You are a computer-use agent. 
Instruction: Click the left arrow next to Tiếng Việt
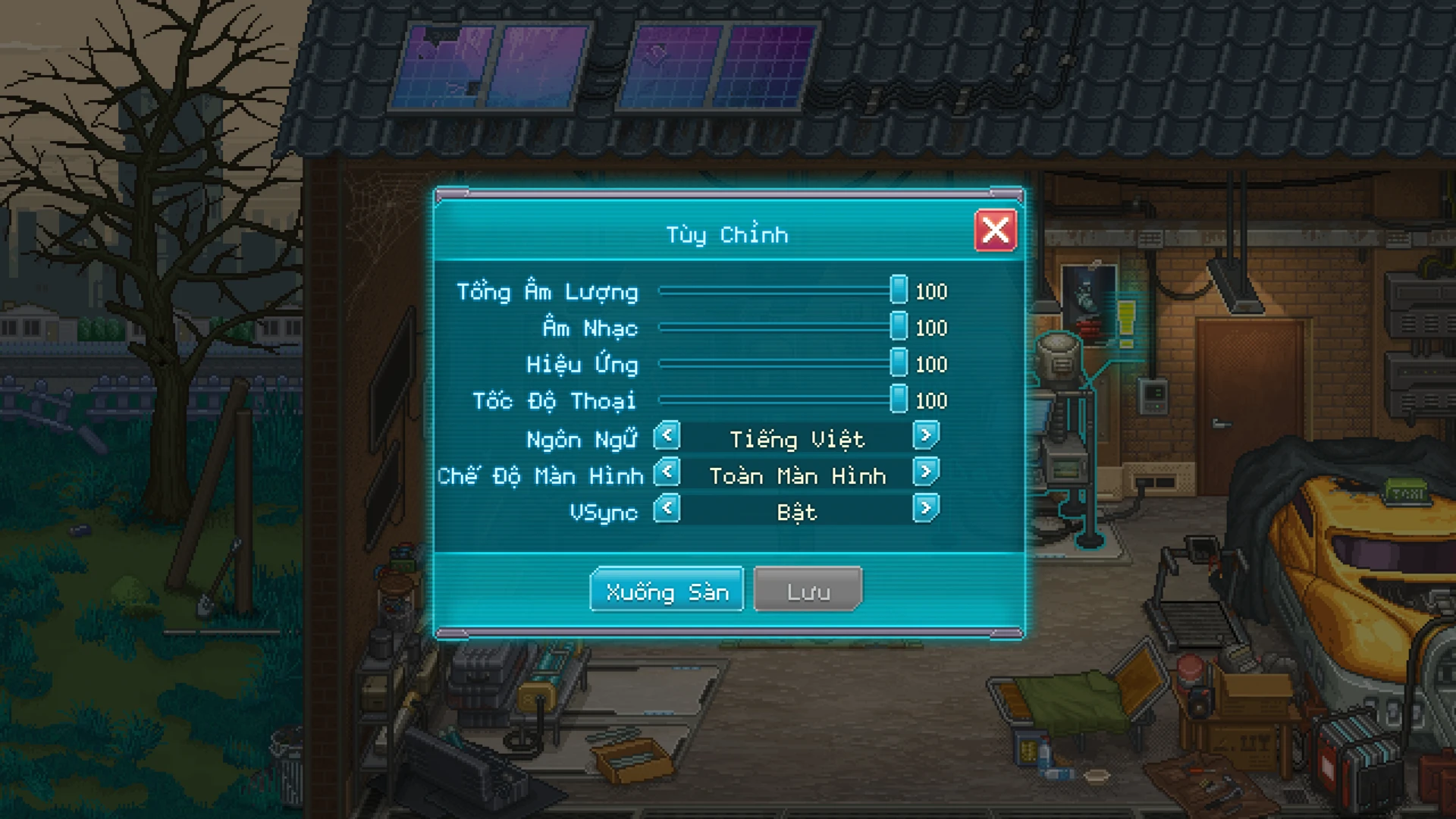(x=666, y=437)
